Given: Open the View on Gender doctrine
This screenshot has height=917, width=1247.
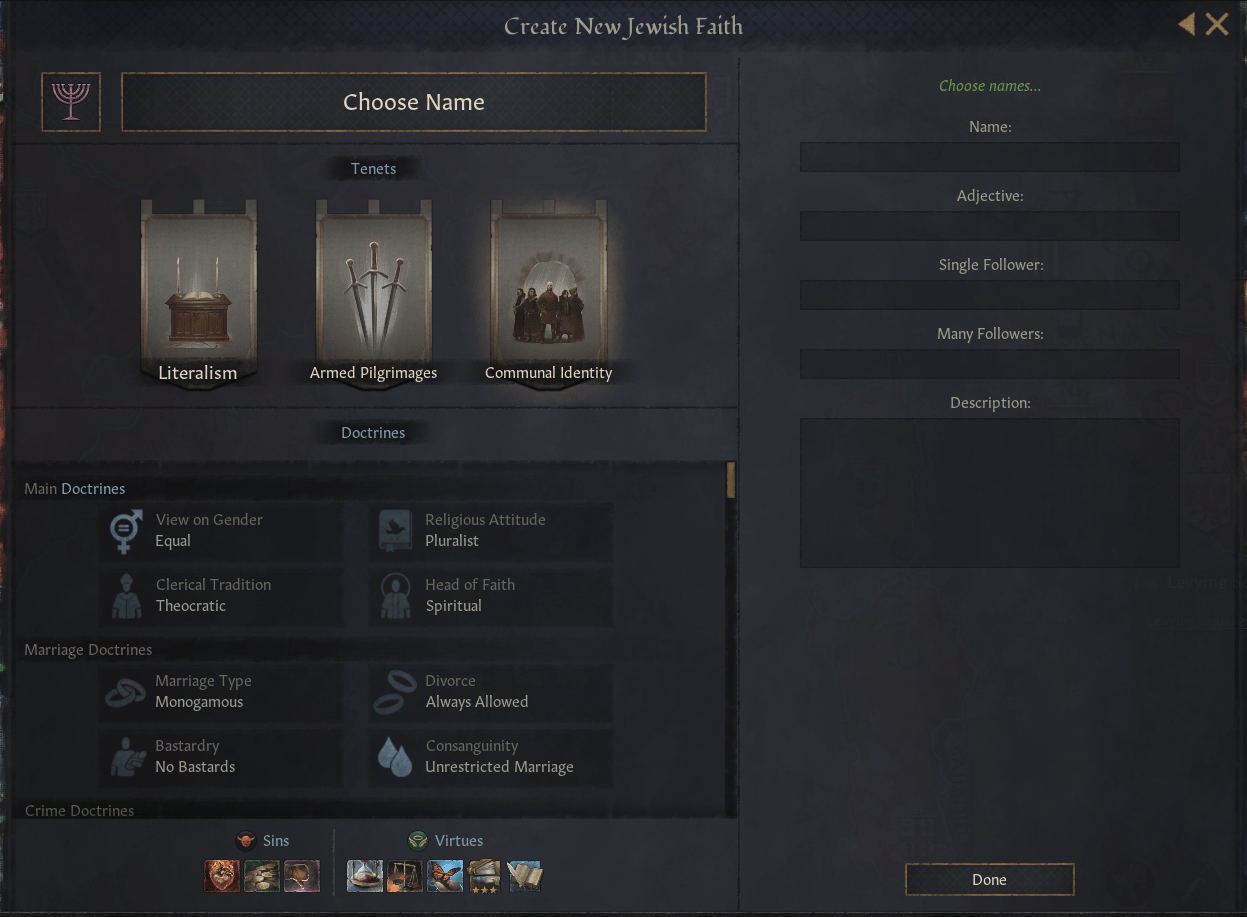Looking at the screenshot, I should [222, 531].
